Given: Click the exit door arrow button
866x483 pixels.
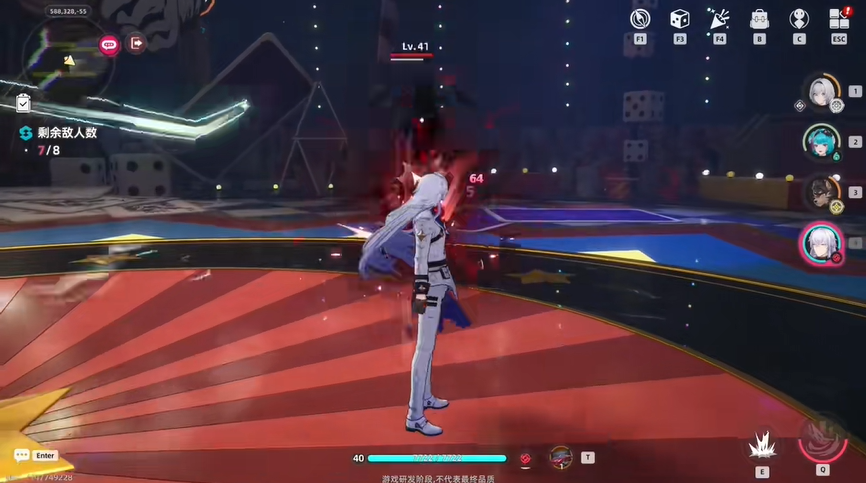Looking at the screenshot, I should 137,44.
